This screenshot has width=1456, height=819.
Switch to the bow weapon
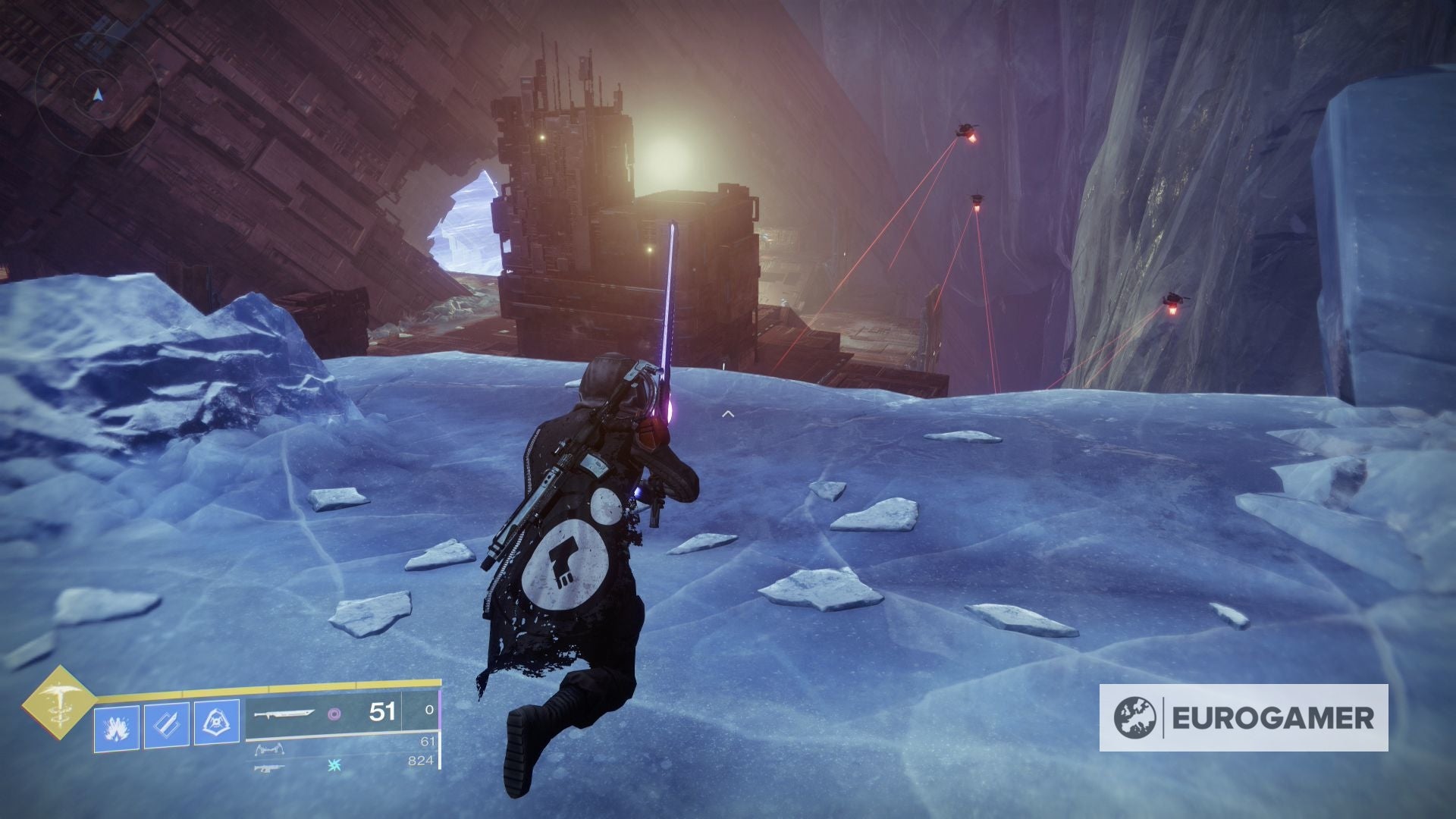269,751
